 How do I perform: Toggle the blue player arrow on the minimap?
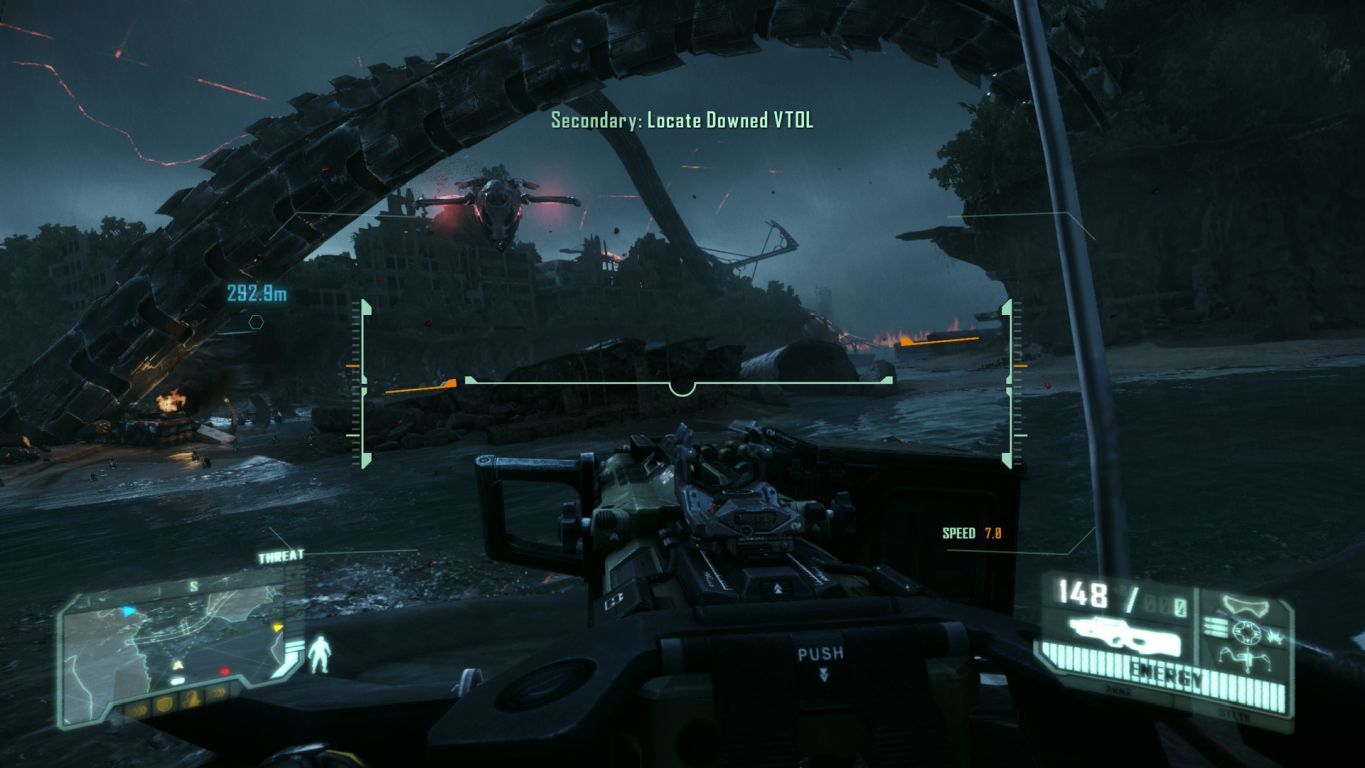(x=129, y=609)
